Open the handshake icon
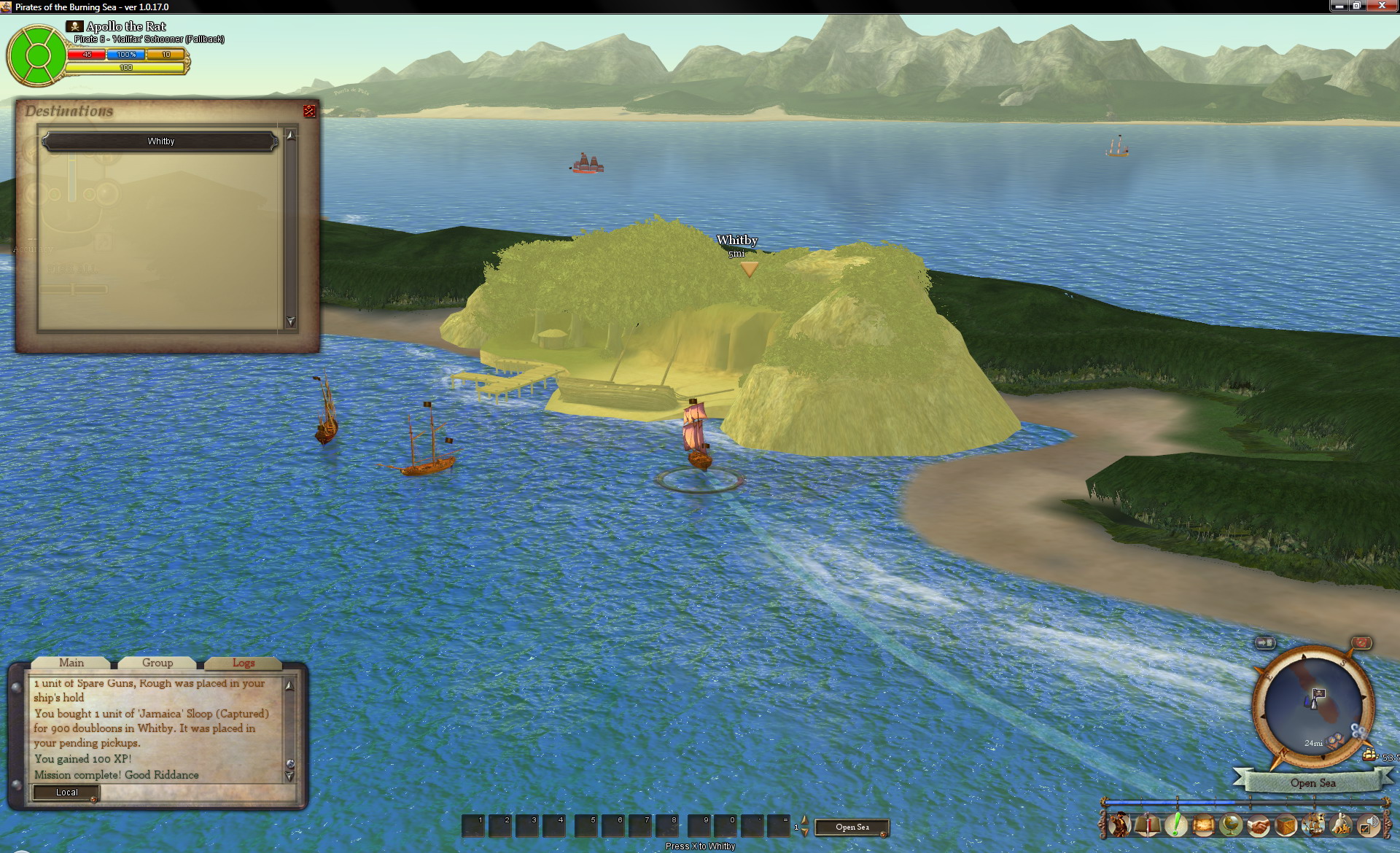 [1258, 825]
